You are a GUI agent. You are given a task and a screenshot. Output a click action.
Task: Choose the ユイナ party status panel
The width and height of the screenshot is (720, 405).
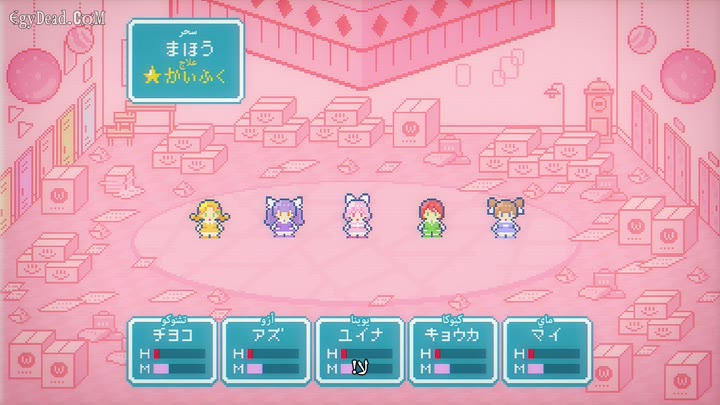(x=358, y=349)
